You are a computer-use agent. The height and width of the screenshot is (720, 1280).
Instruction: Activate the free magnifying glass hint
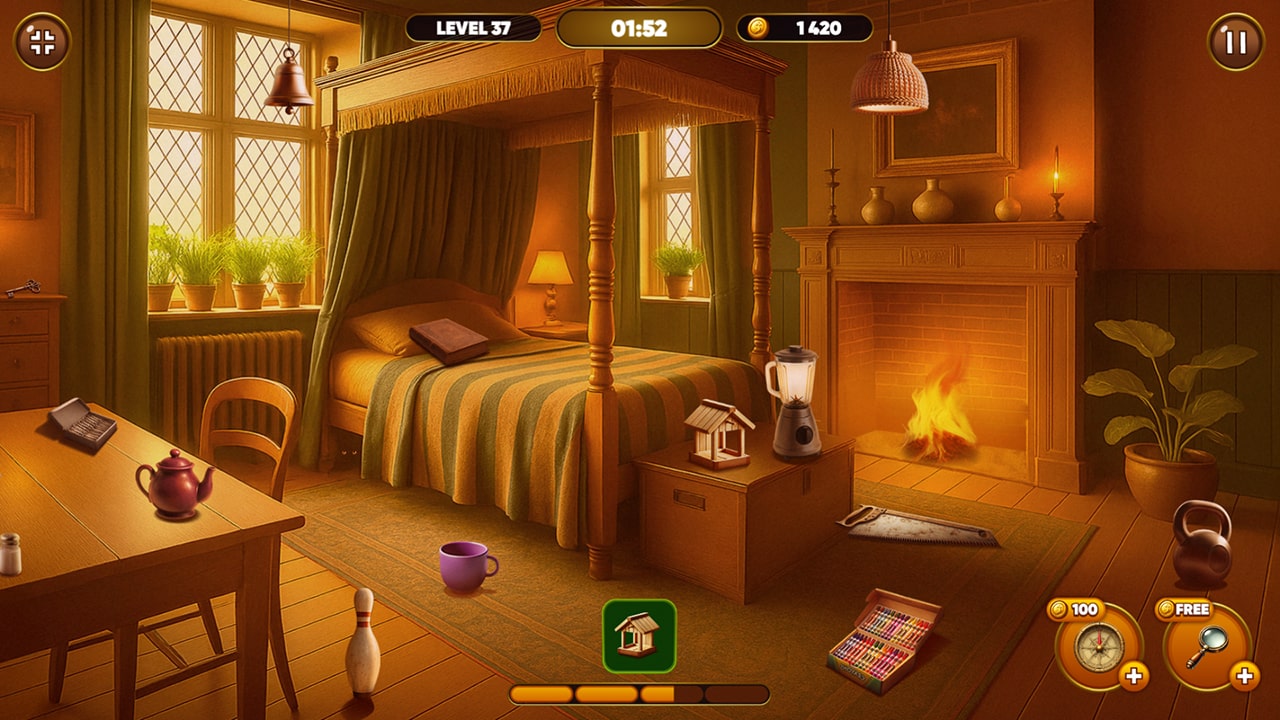(x=1206, y=646)
